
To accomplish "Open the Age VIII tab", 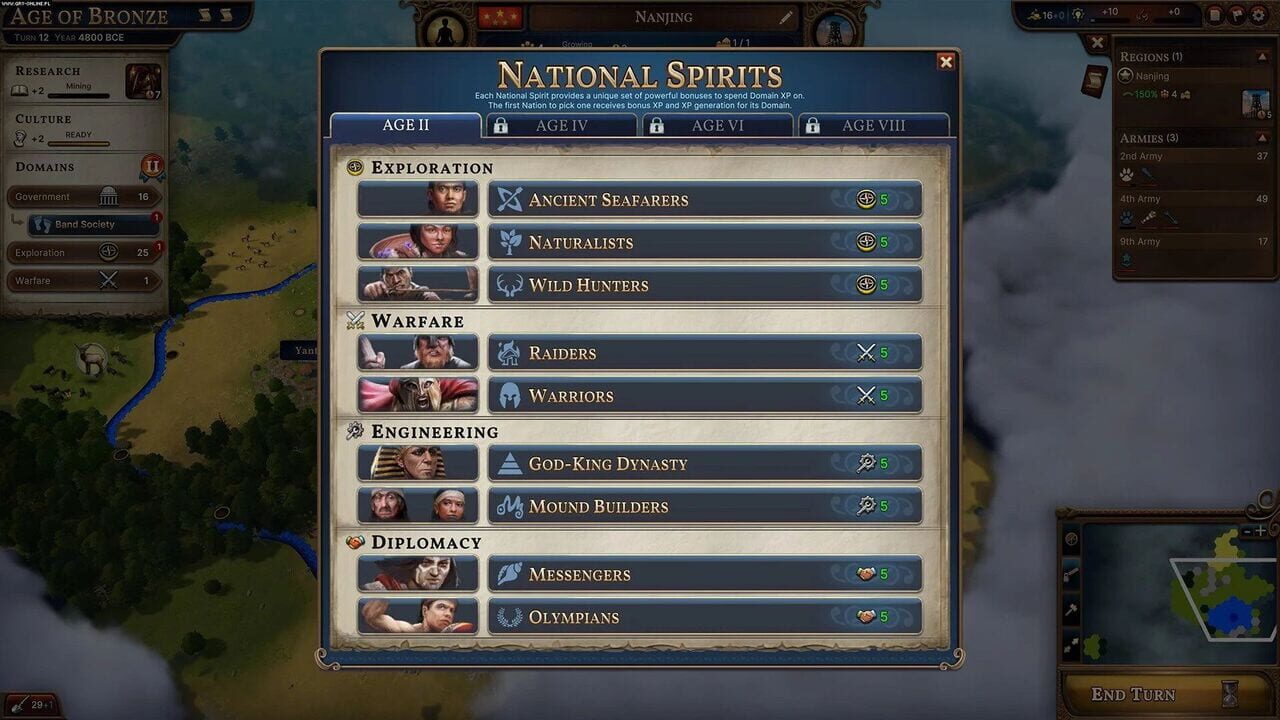I will coord(875,125).
